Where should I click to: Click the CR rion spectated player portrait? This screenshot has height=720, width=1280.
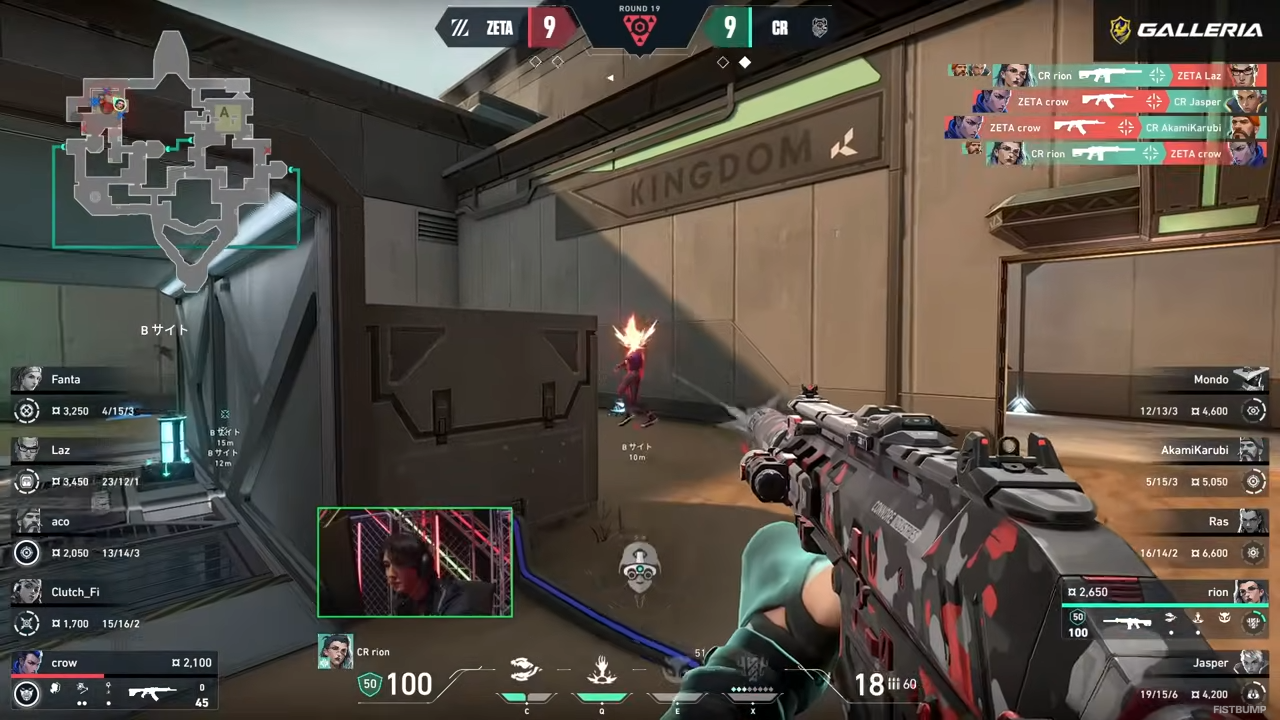335,651
